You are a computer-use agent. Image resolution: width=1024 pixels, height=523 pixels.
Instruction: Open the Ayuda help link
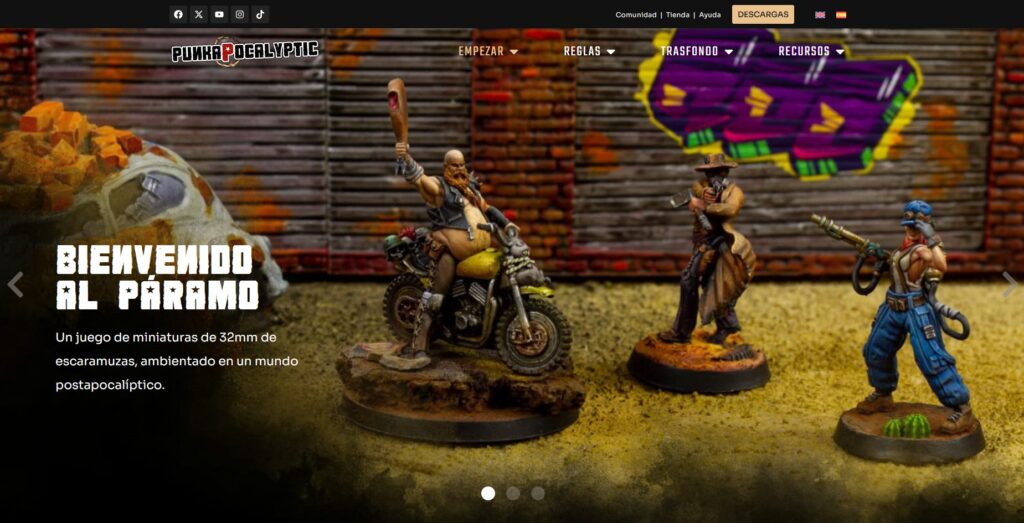tap(709, 15)
